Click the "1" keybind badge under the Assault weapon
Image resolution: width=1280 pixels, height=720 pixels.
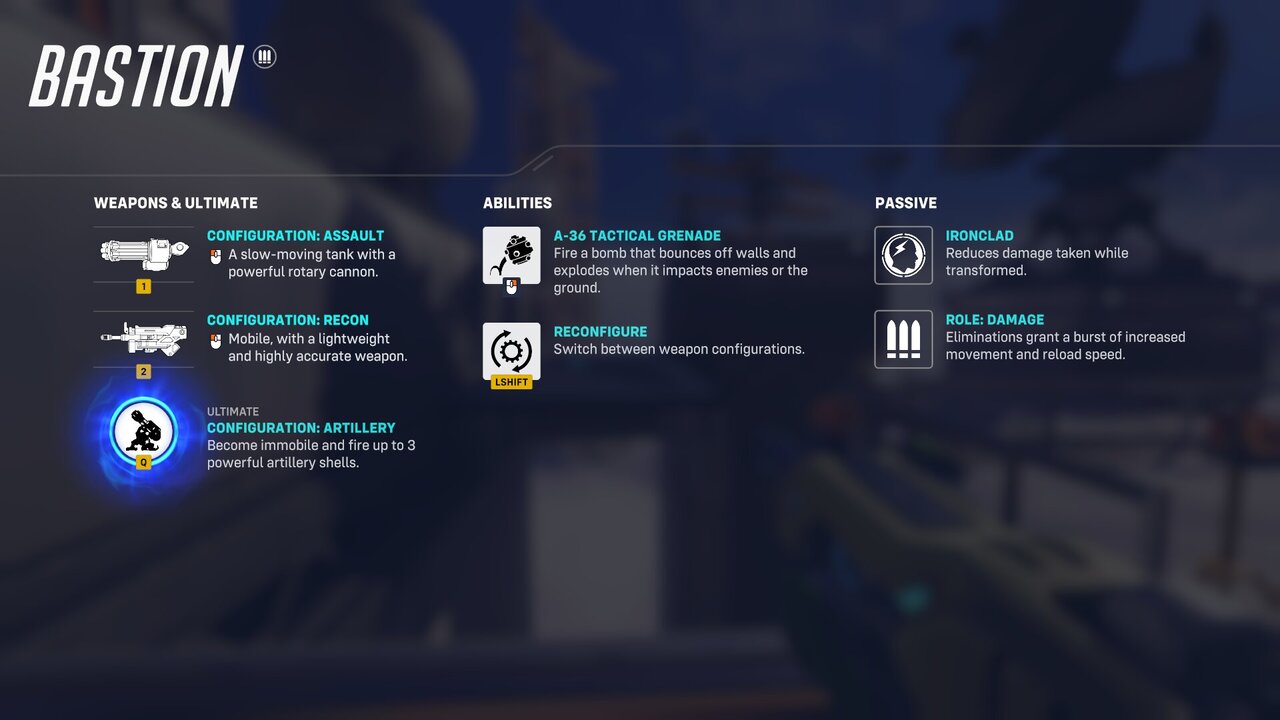pos(143,286)
